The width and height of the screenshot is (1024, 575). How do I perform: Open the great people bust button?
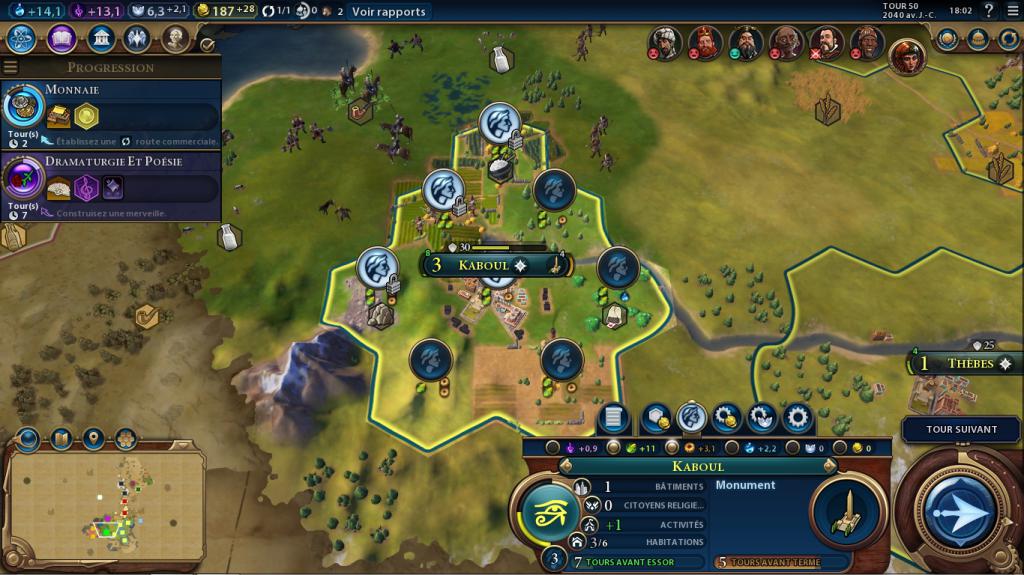point(176,38)
